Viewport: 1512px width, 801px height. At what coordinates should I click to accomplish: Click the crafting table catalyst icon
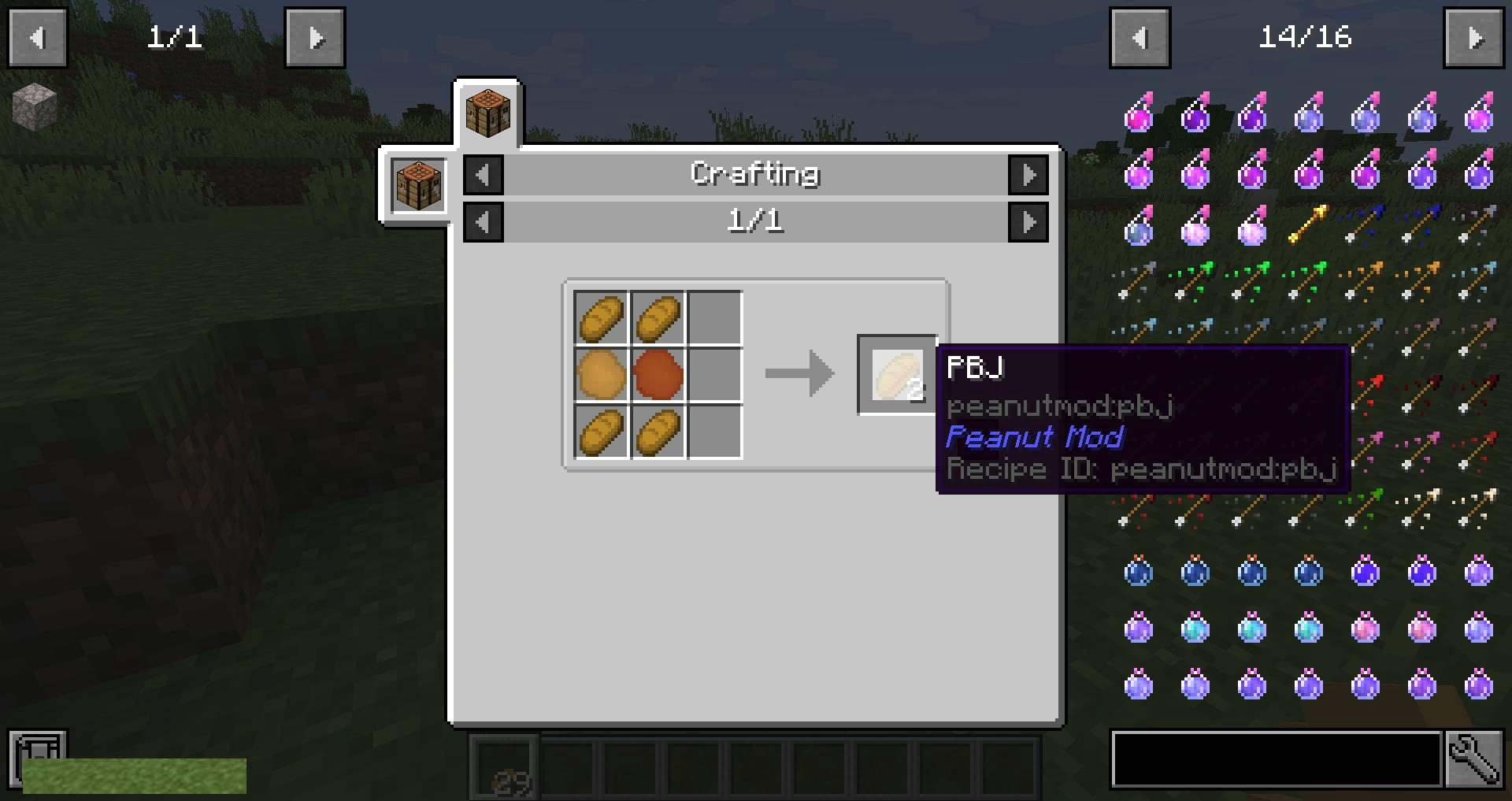click(418, 185)
